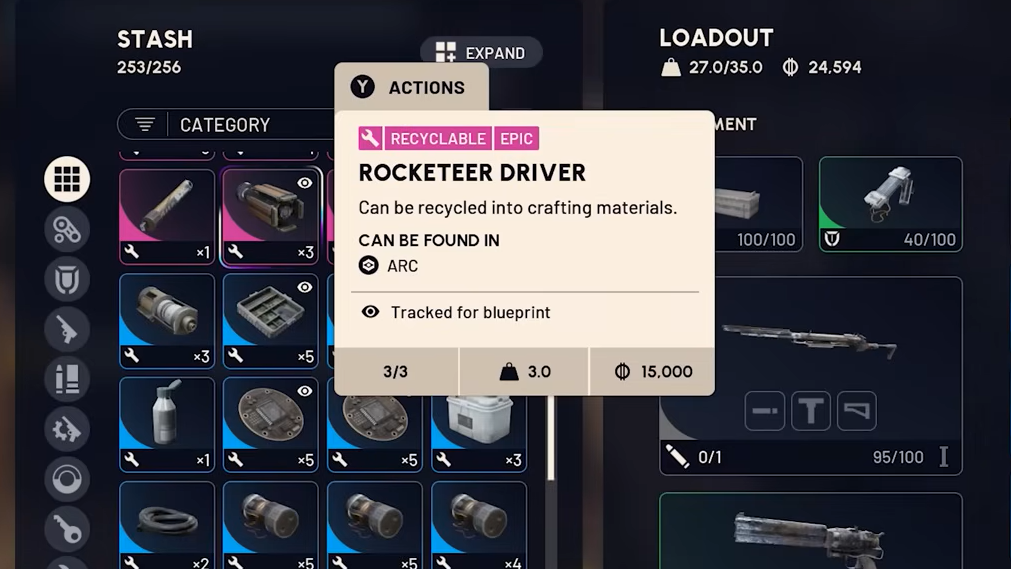Select the Rocketeer Driver stash slot
The height and width of the screenshot is (569, 1011).
(x=270, y=216)
